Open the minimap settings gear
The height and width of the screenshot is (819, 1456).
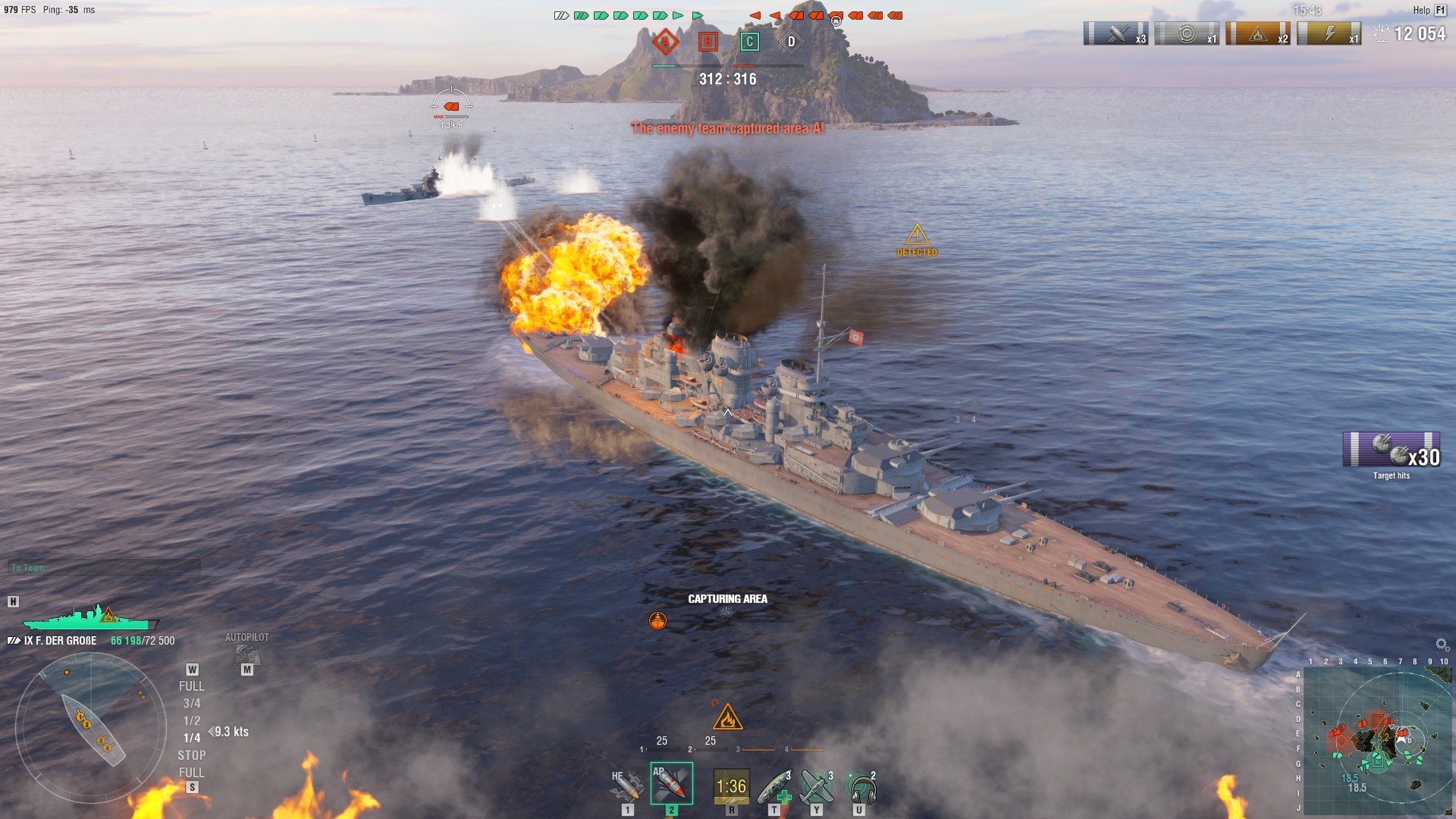coord(1442,644)
